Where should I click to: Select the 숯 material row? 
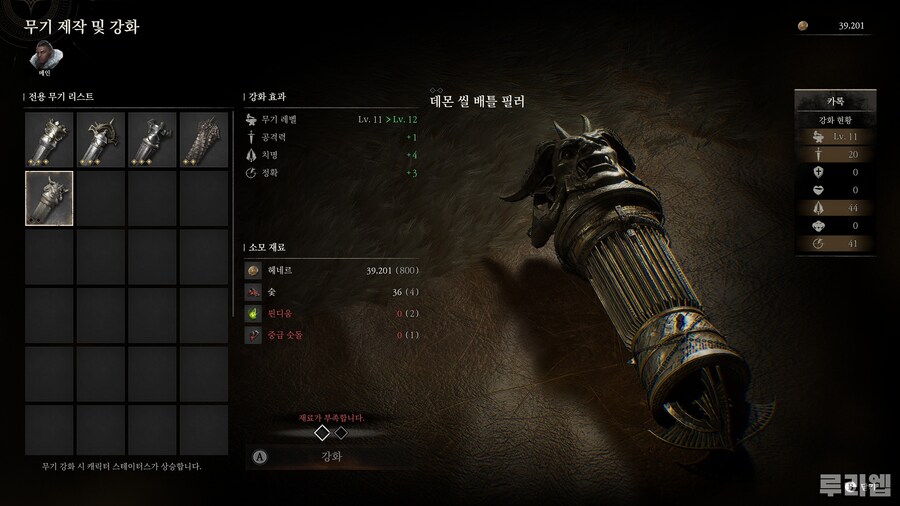(x=331, y=292)
